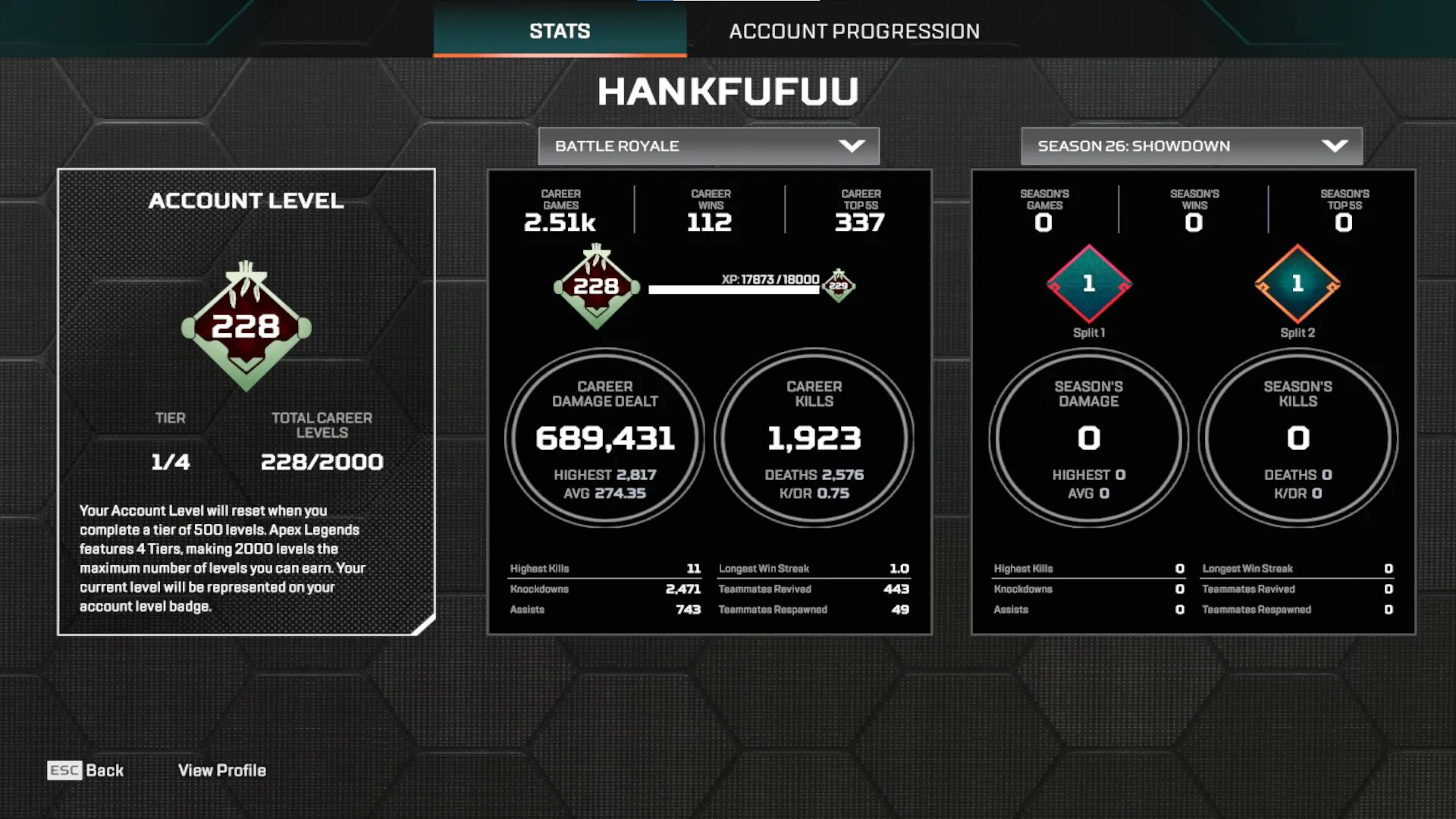Click View Profile

[221, 770]
